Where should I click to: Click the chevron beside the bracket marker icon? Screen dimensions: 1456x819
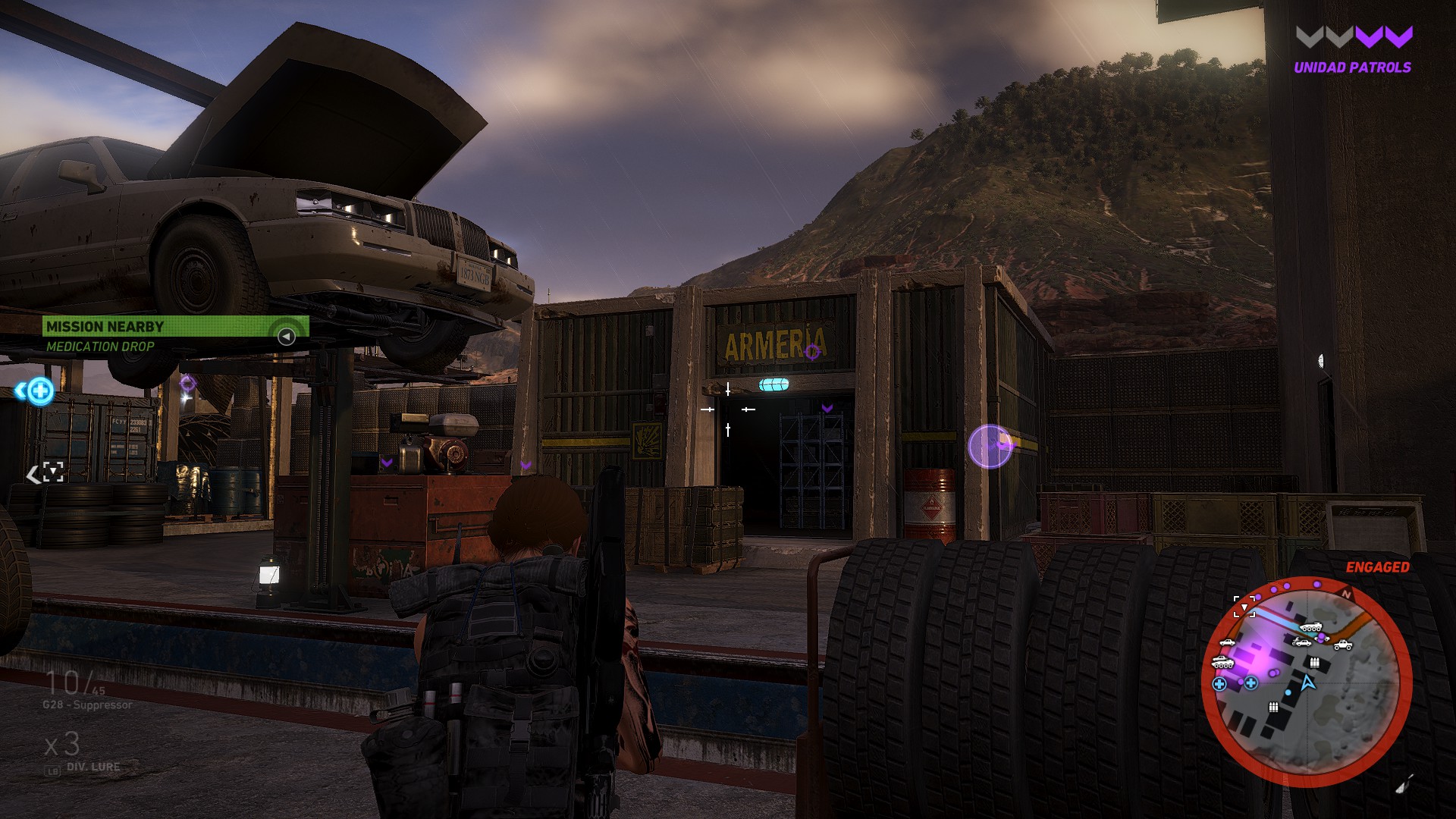click(34, 473)
